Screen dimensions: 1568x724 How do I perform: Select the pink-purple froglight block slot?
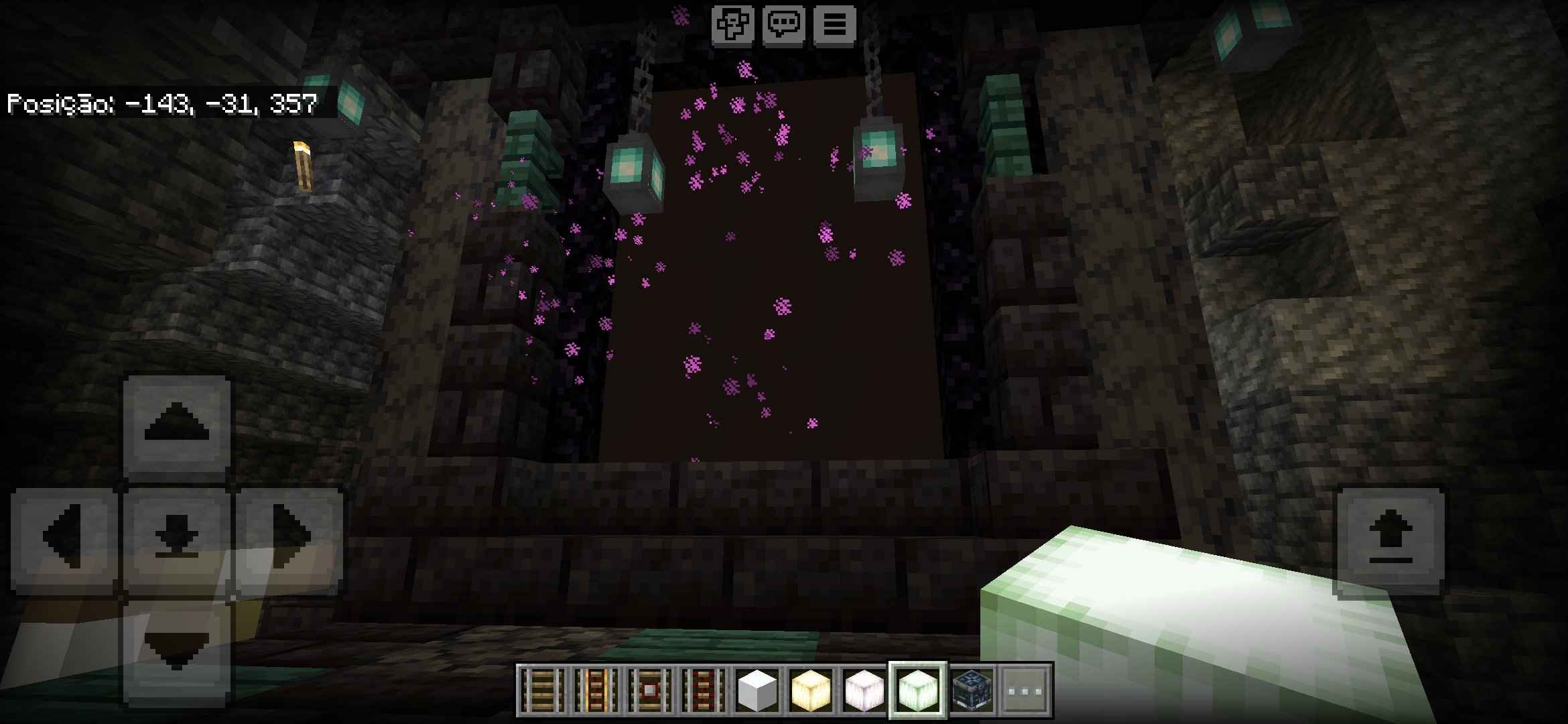point(864,690)
